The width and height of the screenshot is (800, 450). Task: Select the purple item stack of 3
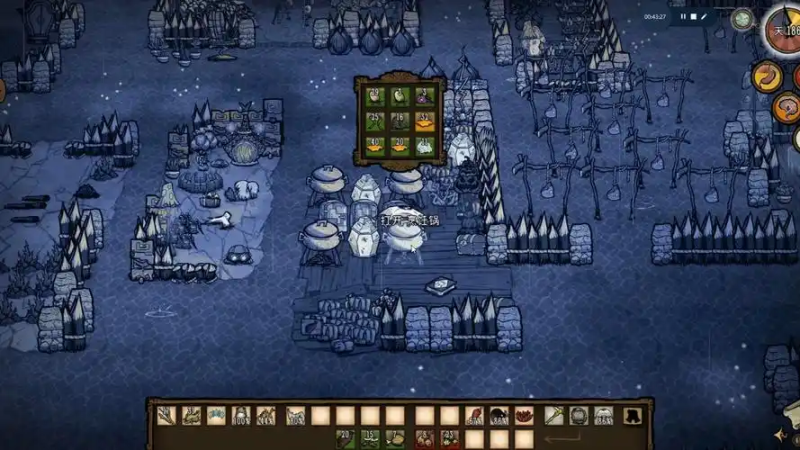pyautogui.click(x=425, y=97)
